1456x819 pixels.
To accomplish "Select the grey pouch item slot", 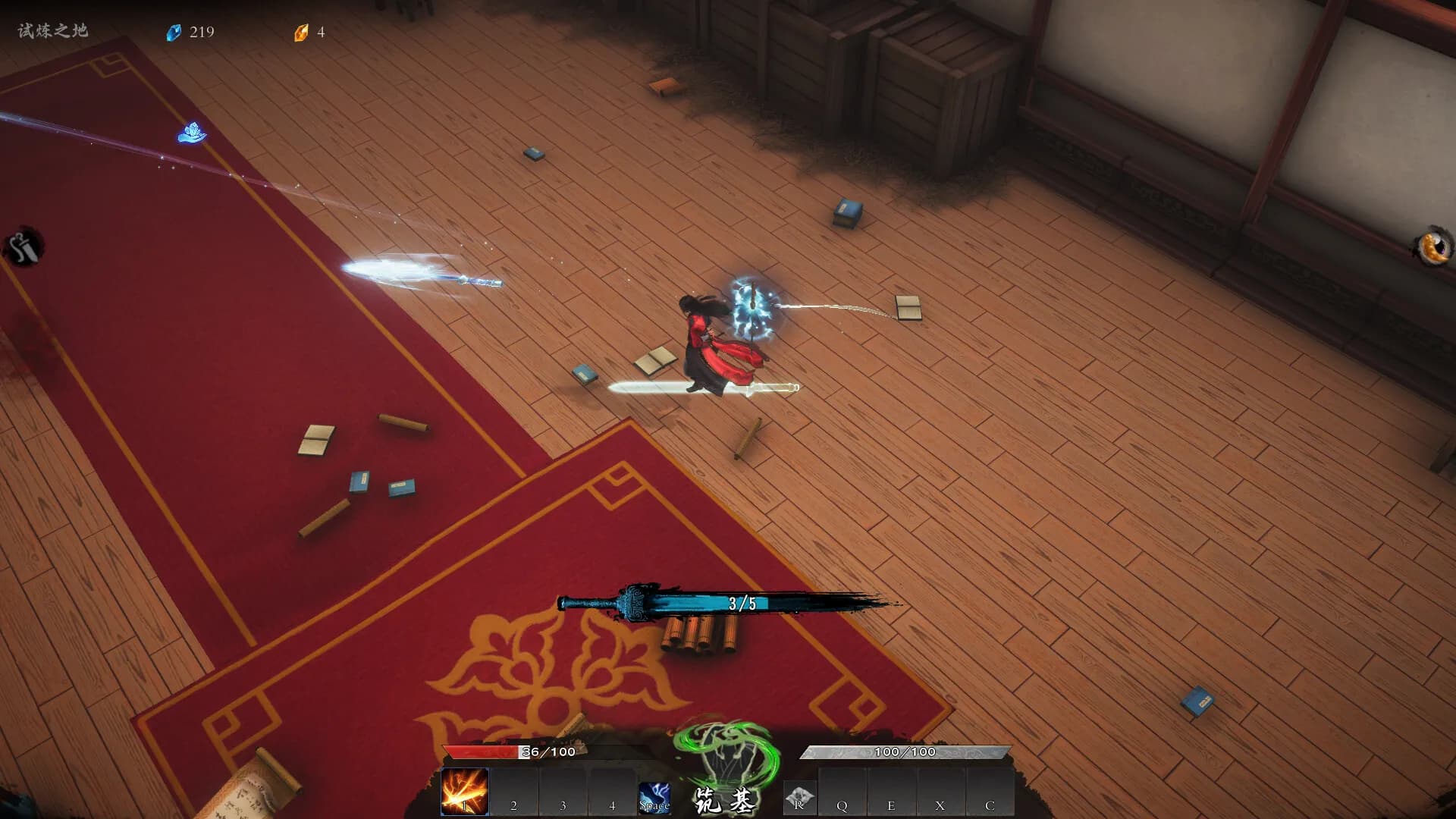I will tap(799, 798).
